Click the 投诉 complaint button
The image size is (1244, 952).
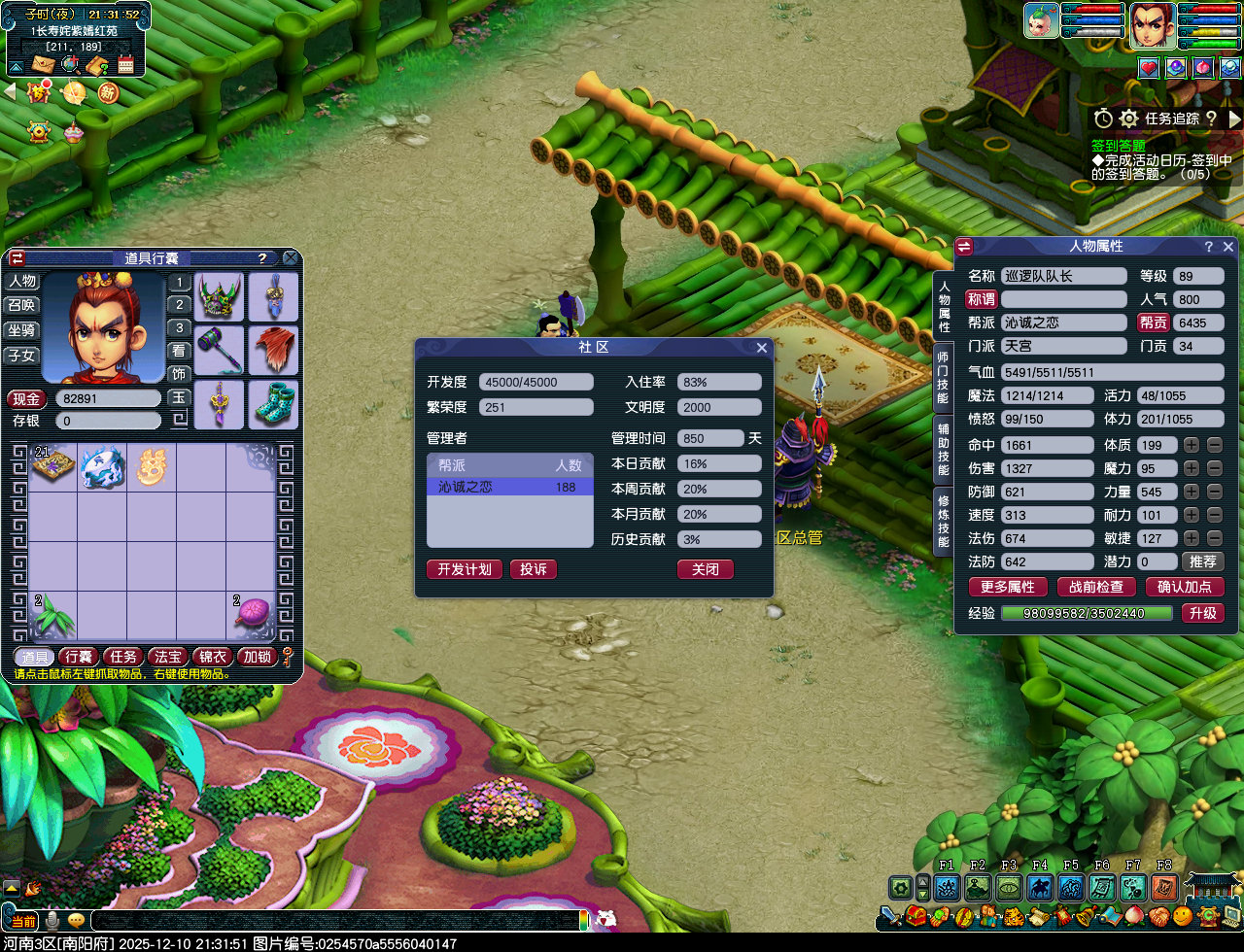click(534, 569)
